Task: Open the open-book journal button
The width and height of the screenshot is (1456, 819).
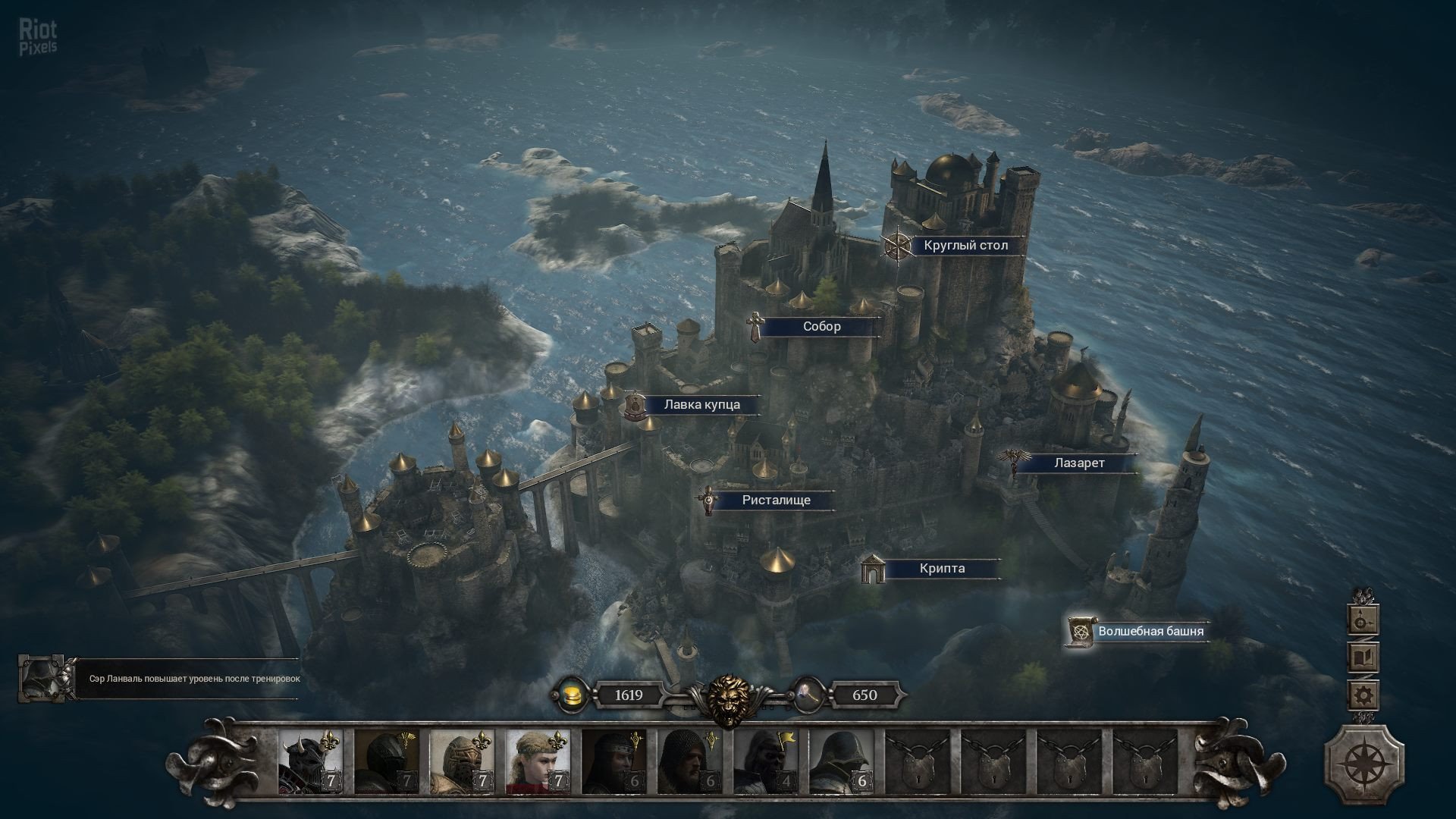Action: (1363, 657)
